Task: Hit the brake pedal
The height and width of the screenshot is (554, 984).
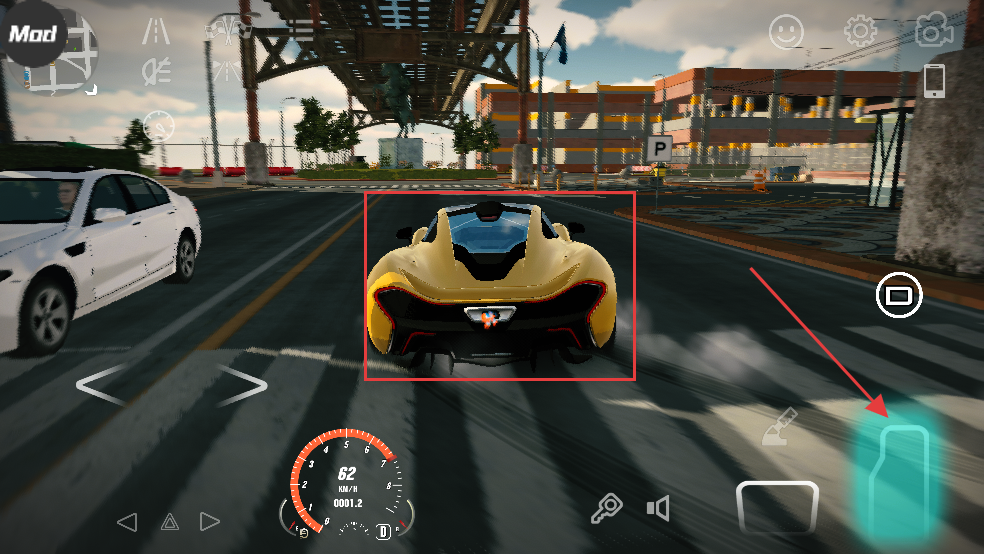Action: 777,505
